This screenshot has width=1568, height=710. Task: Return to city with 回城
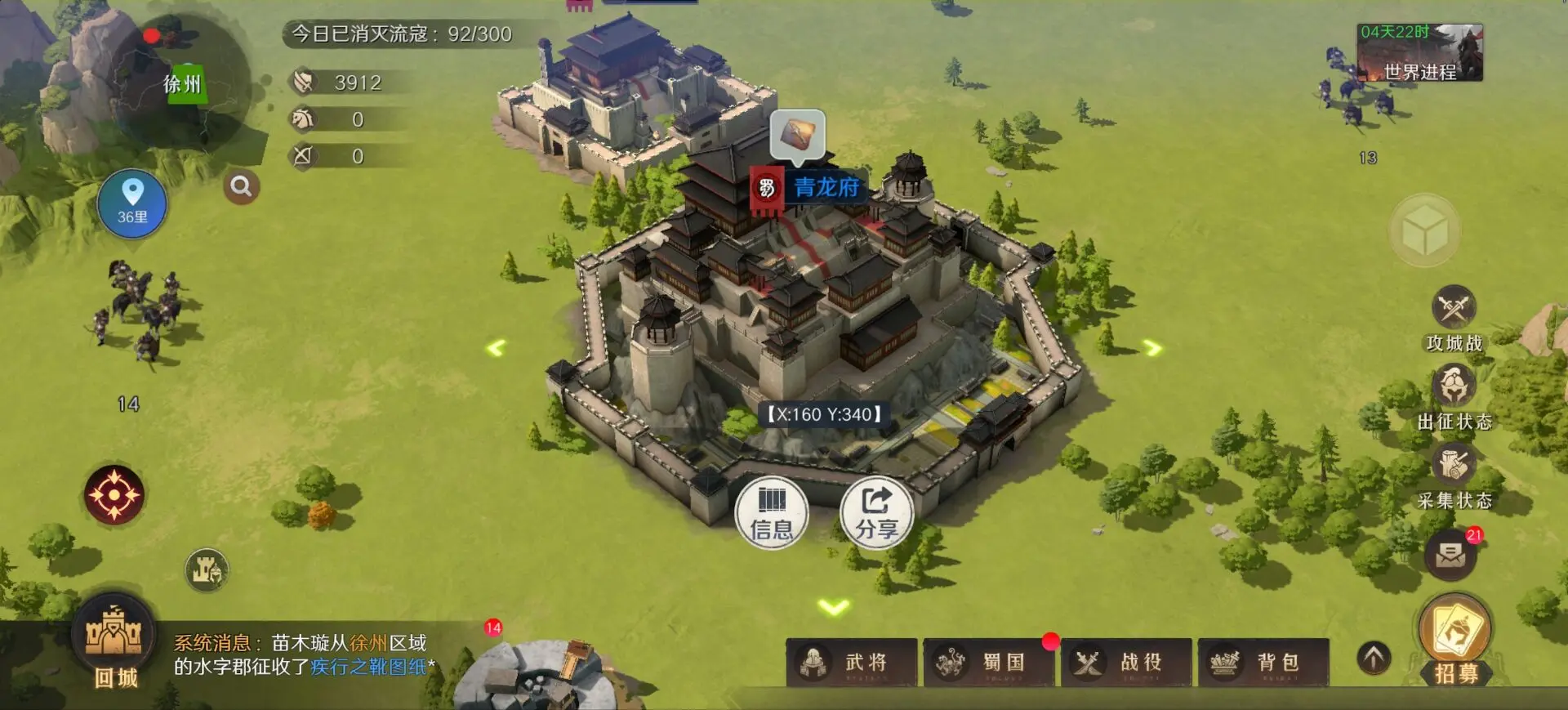(115, 645)
